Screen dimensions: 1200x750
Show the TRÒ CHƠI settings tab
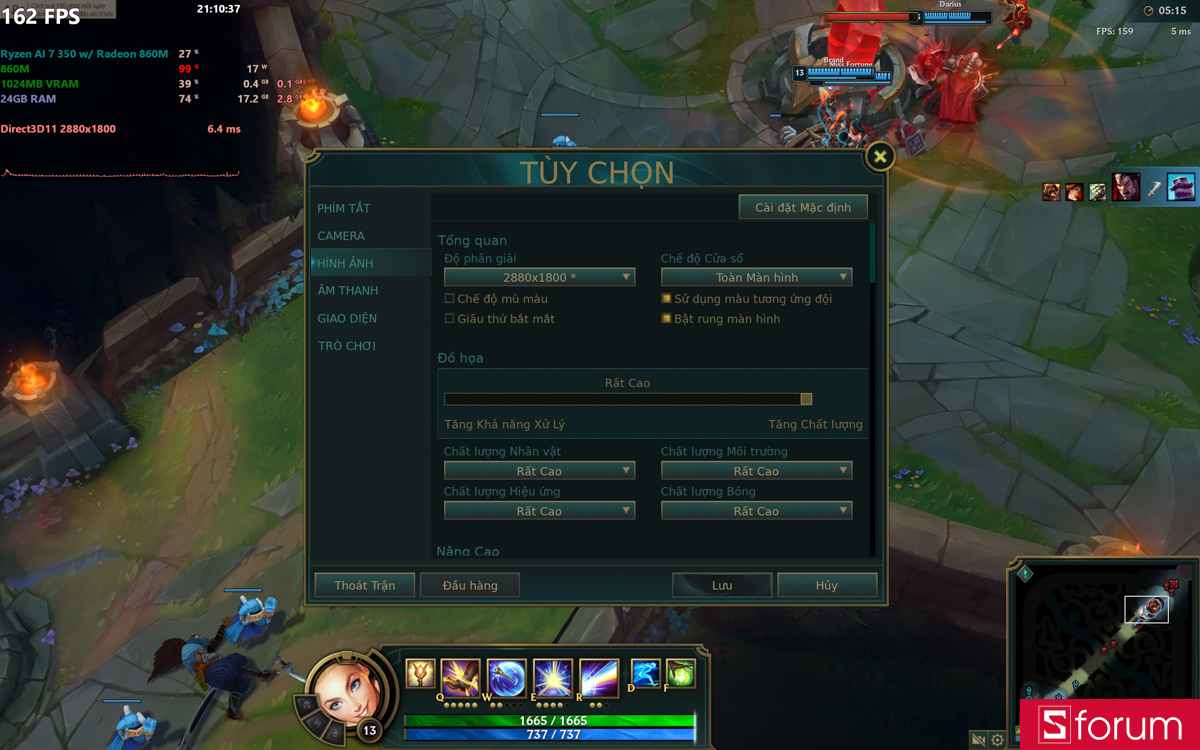347,346
